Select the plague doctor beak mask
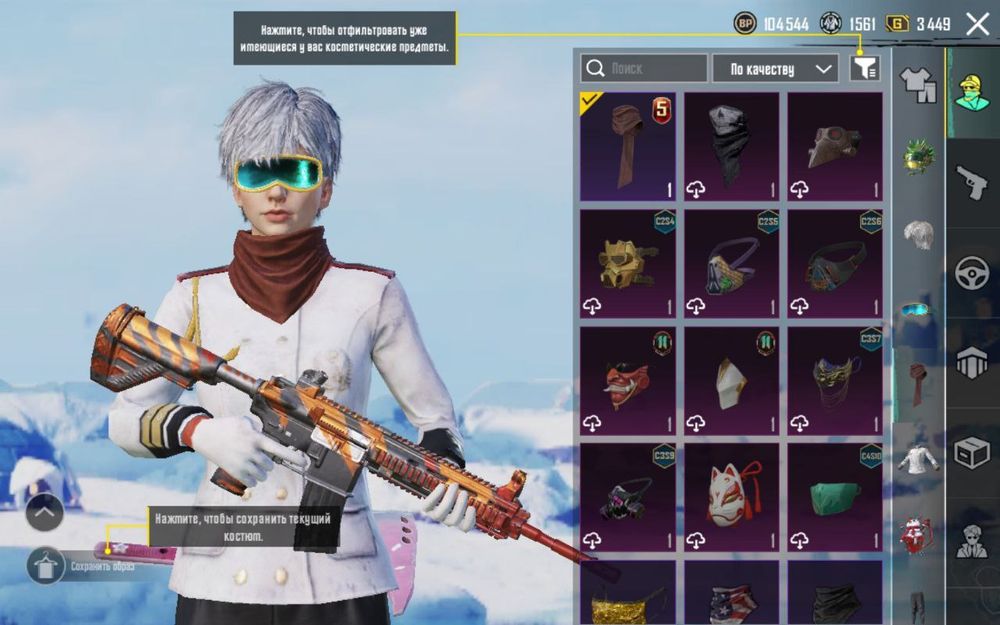The width and height of the screenshot is (1000, 625). 835,147
